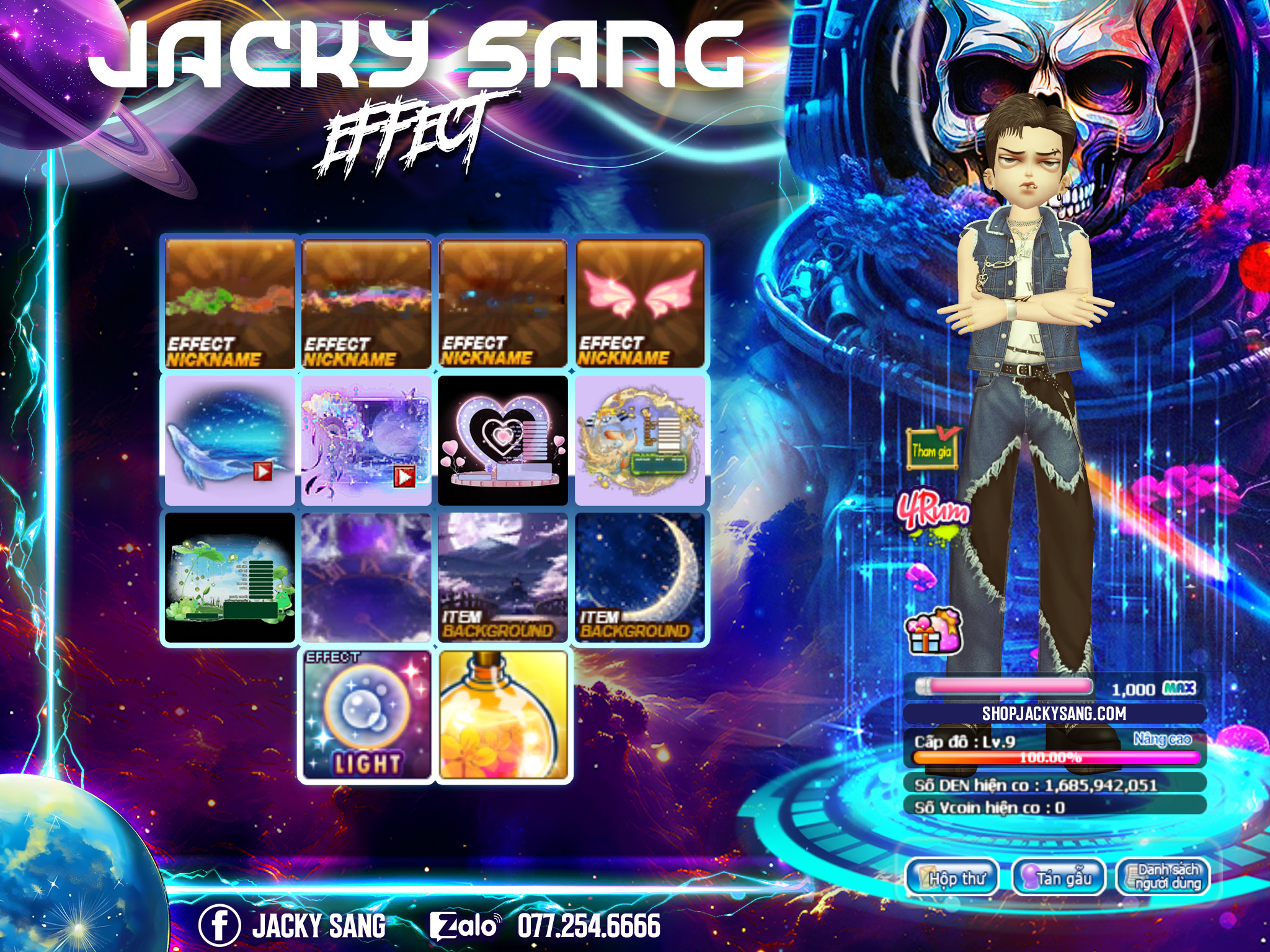Choose the crescent moon background item

point(641,578)
